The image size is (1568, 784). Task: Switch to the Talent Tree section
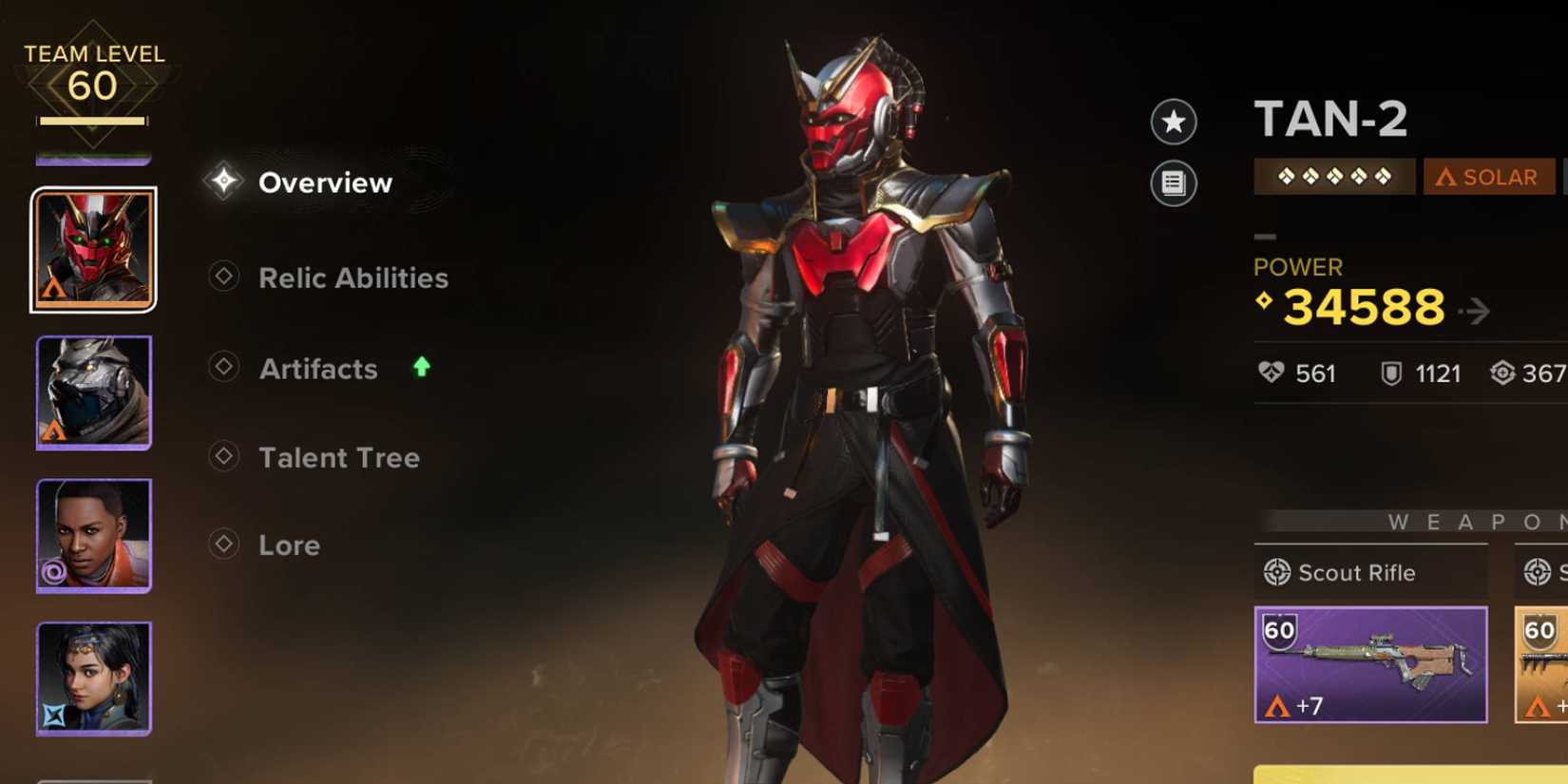tap(338, 457)
